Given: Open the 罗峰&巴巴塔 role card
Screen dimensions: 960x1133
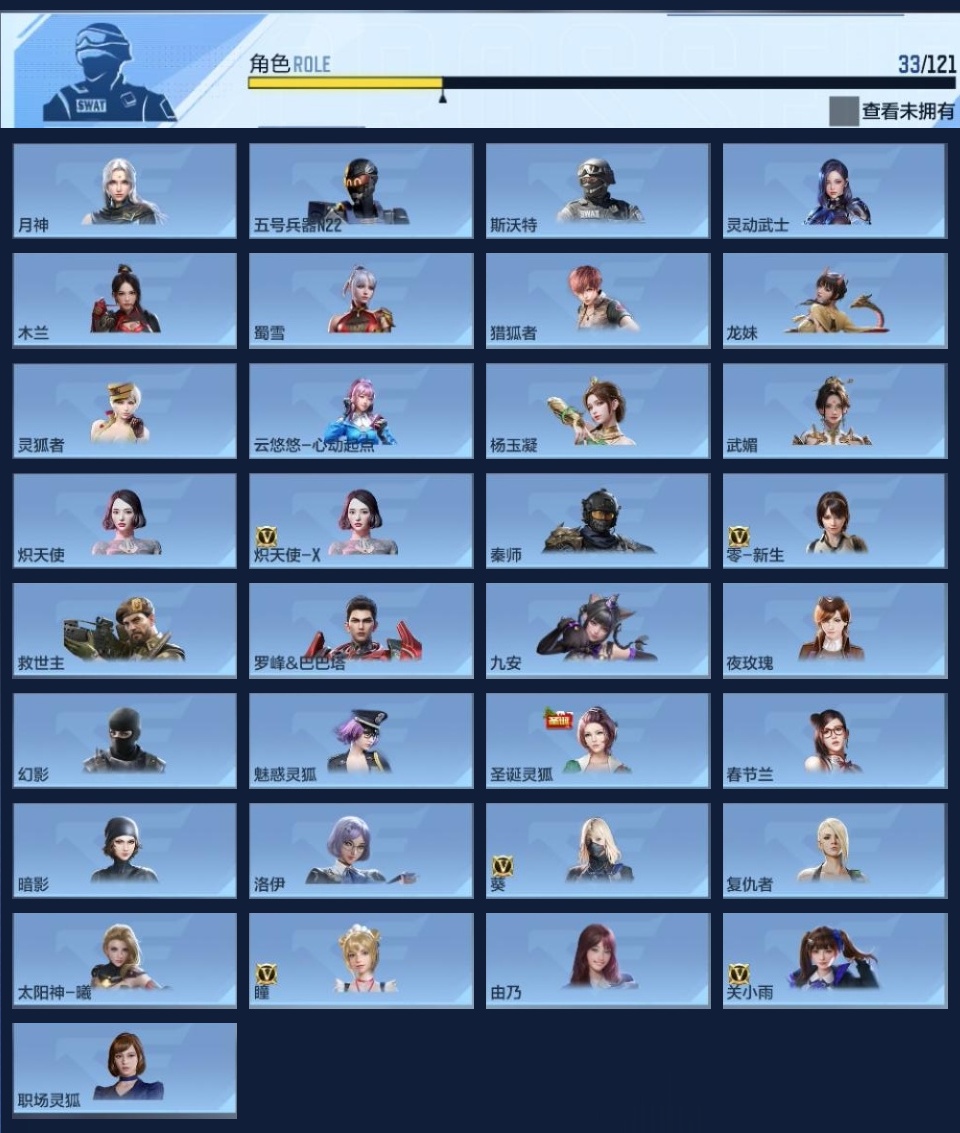Looking at the screenshot, I should click(361, 631).
